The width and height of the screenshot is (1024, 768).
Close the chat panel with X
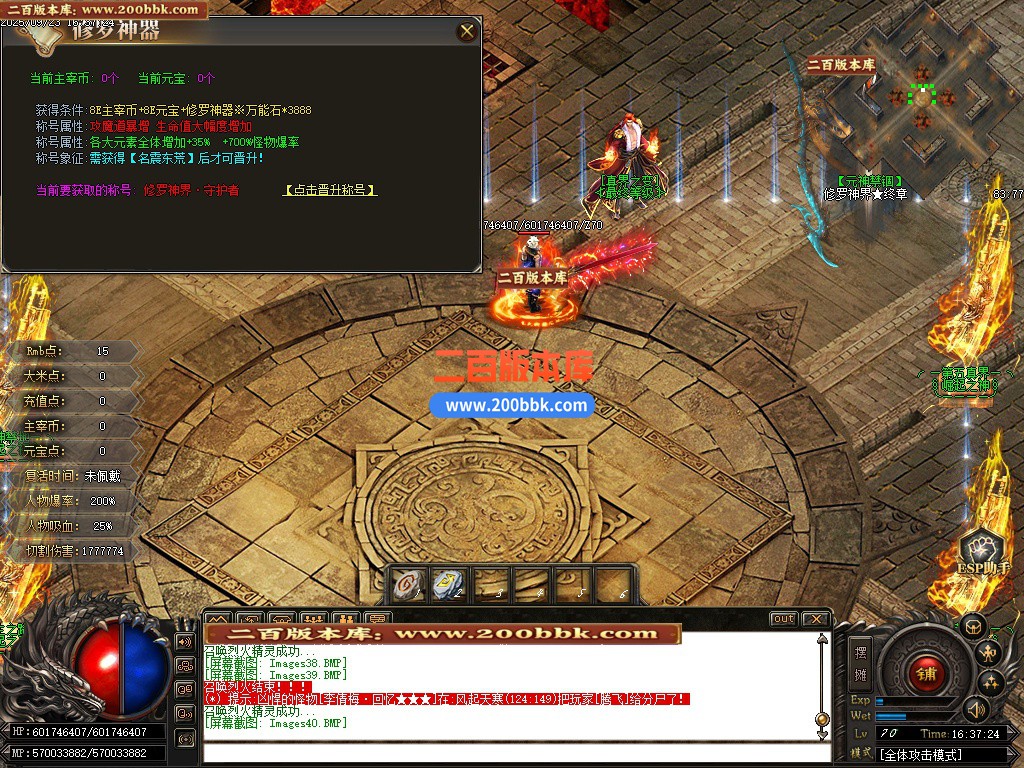point(815,619)
